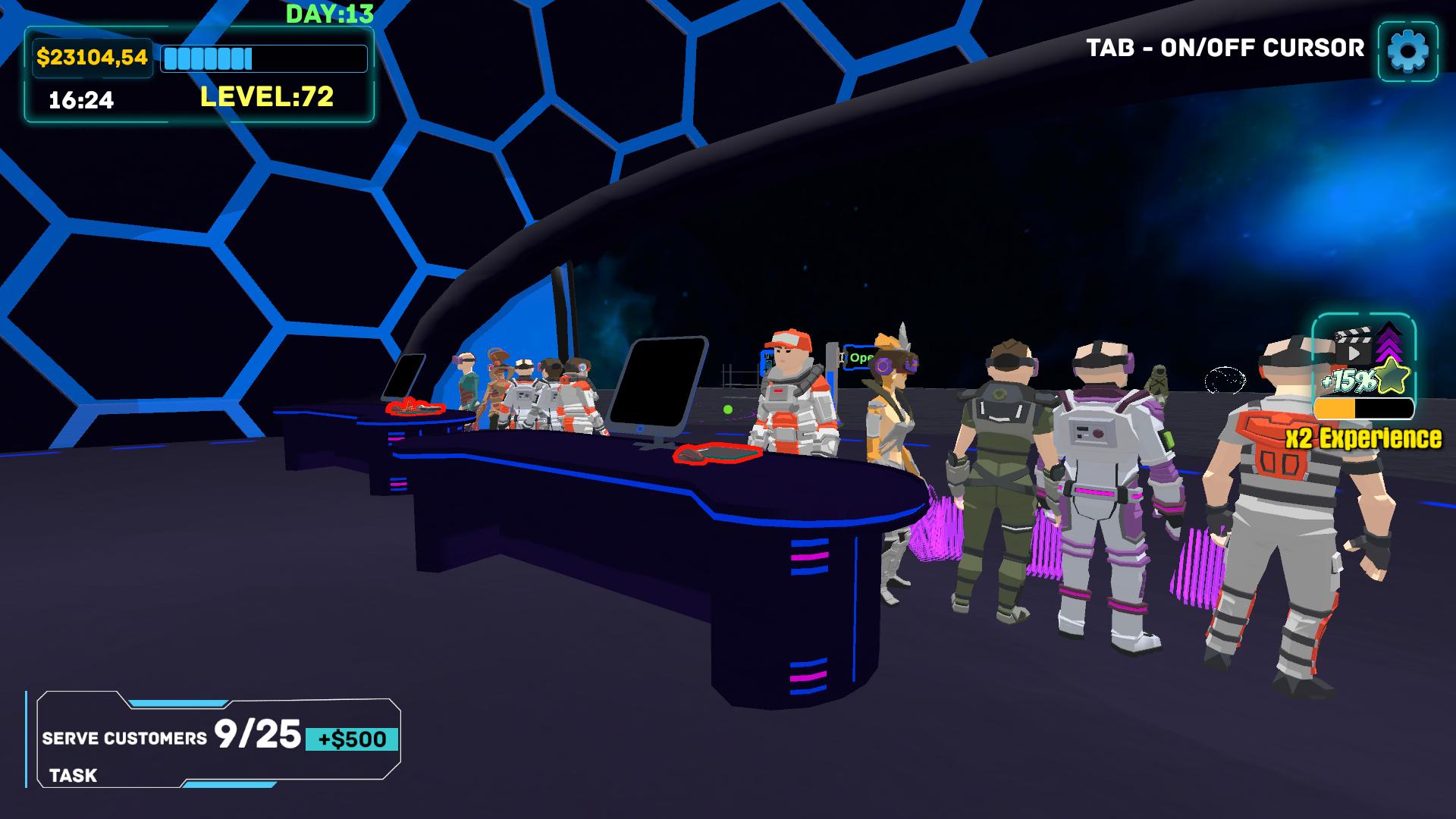The height and width of the screenshot is (819, 1456).
Task: Toggle the glowing Open sign
Action: pyautogui.click(x=857, y=356)
